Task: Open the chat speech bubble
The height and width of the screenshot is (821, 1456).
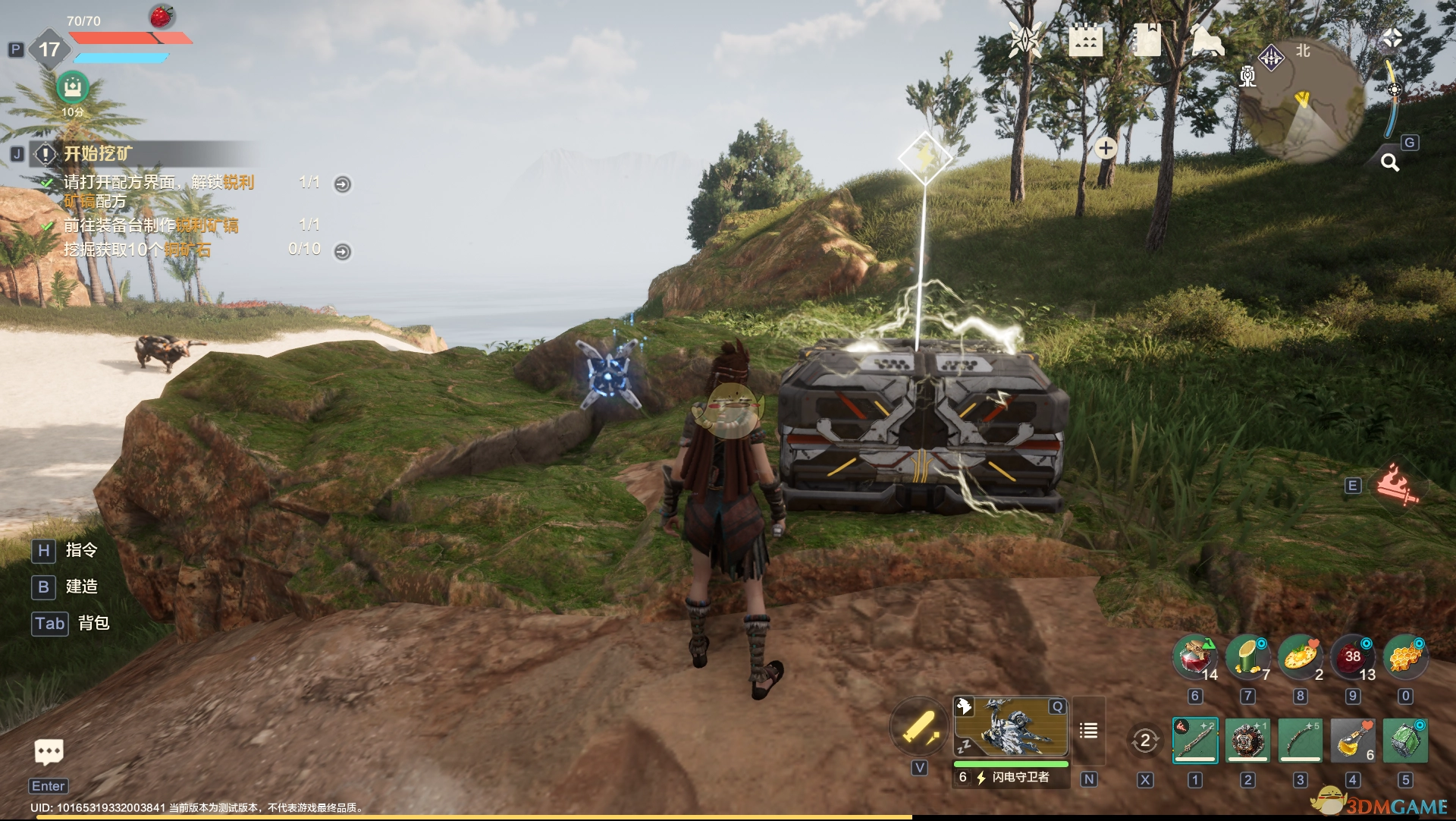Action: pos(49,752)
